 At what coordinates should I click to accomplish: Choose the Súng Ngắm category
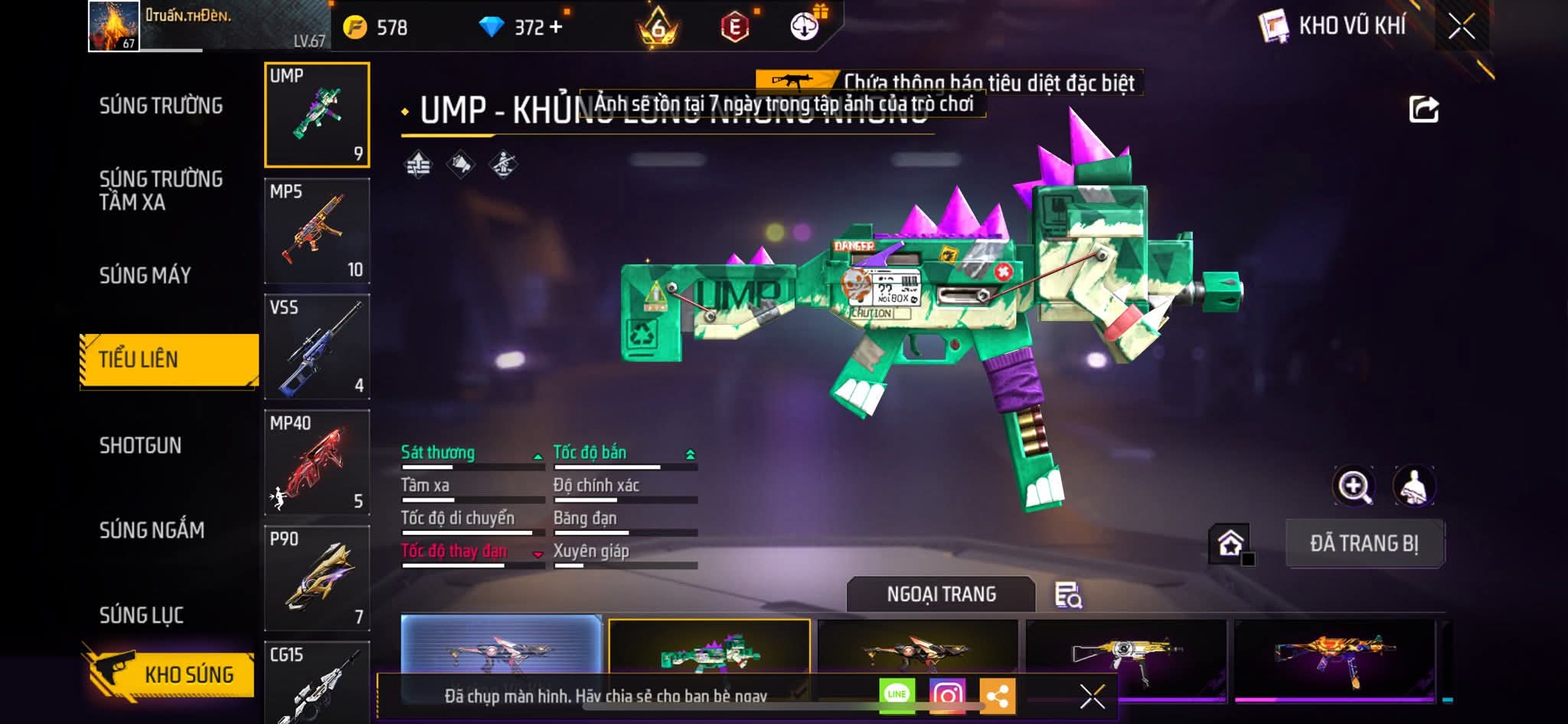[152, 529]
